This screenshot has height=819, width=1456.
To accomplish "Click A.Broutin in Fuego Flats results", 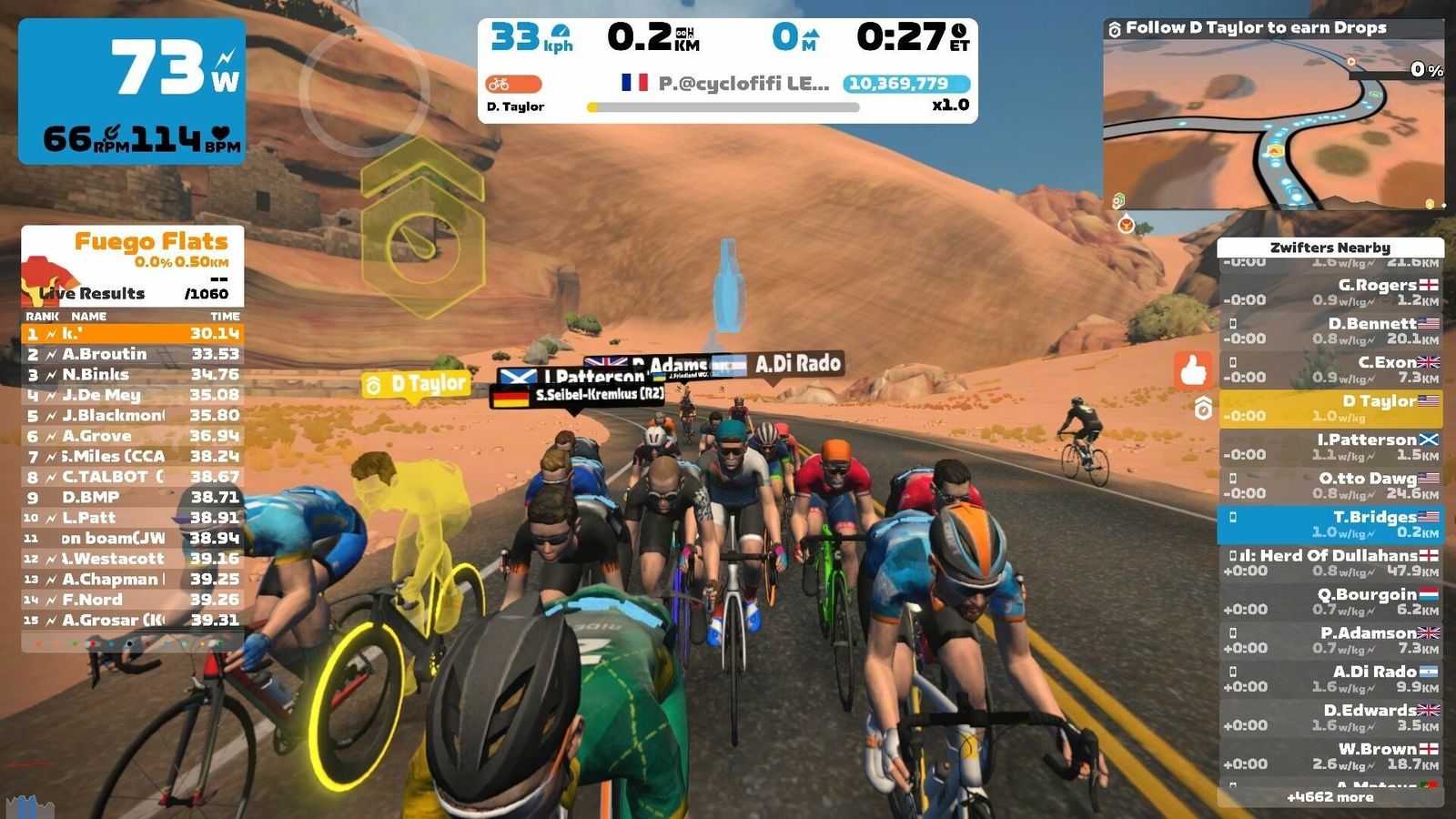I will (132, 354).
